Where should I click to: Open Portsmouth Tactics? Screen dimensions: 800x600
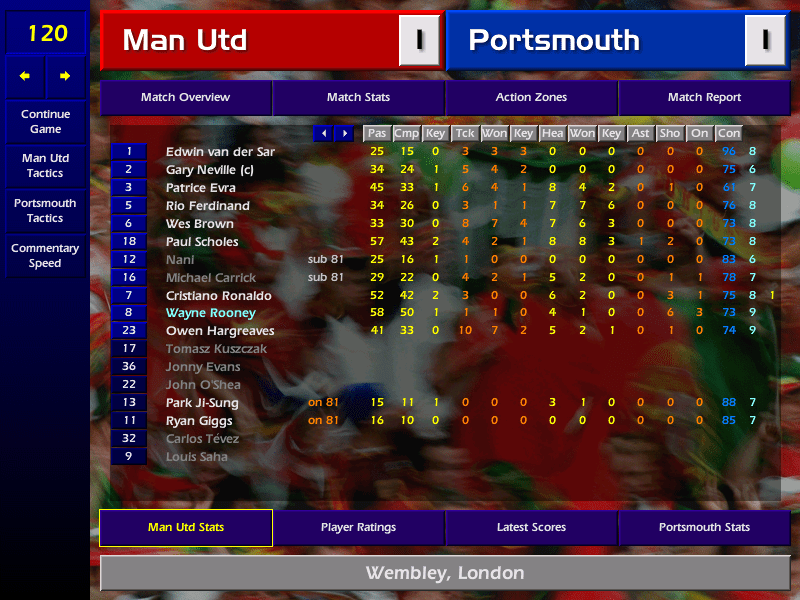click(x=45, y=210)
